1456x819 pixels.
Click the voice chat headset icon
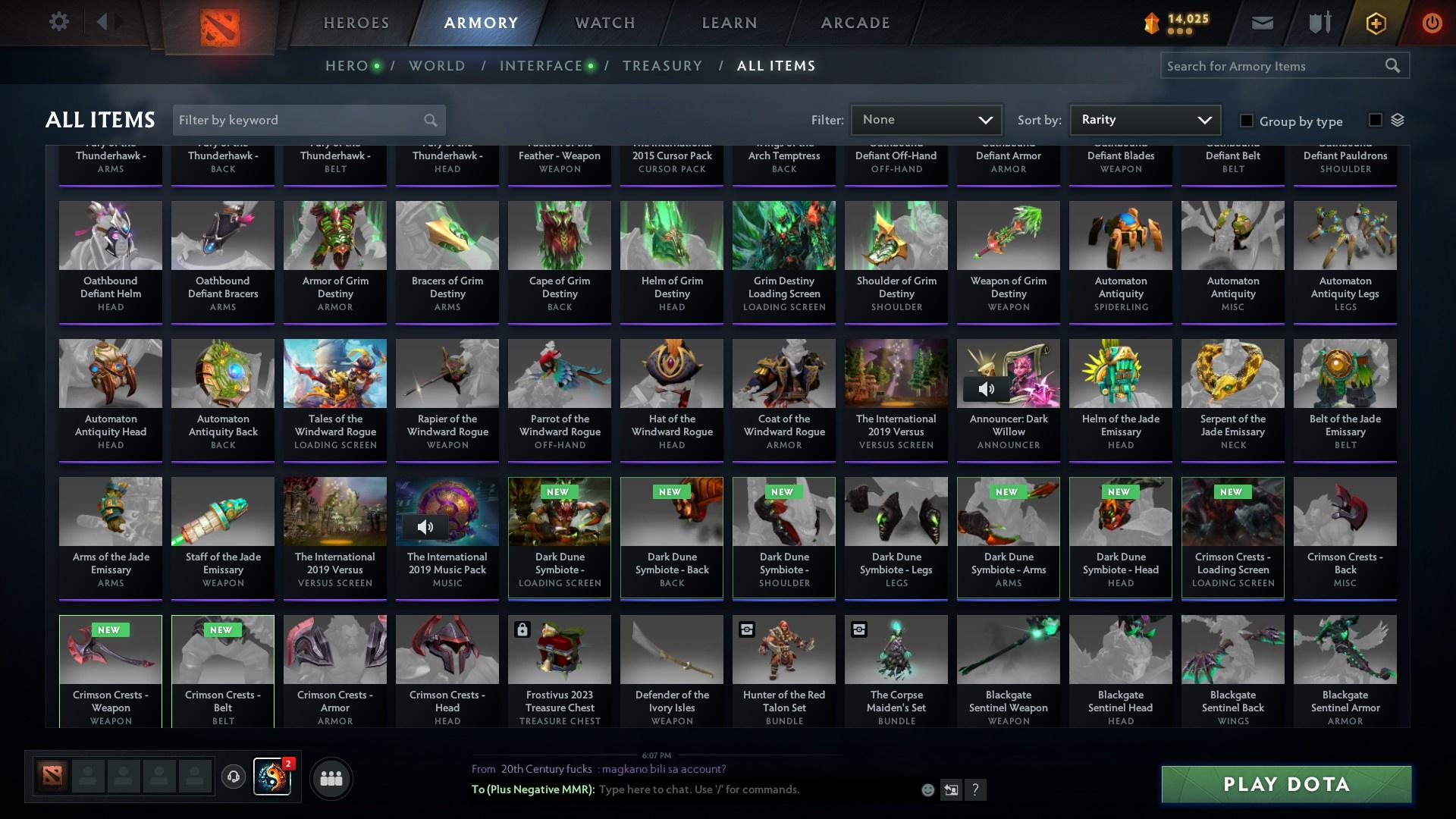234,778
